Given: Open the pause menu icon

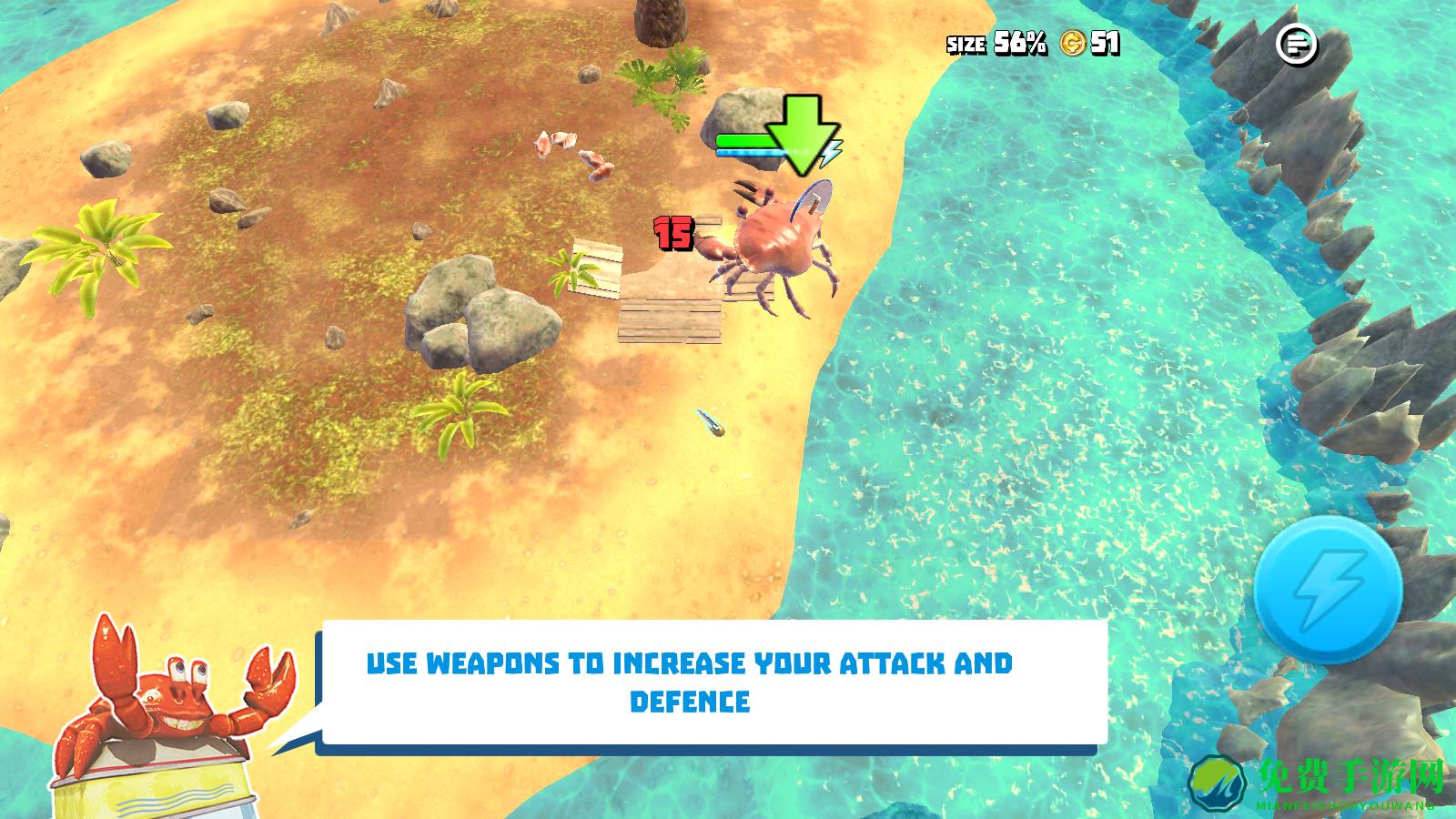Looking at the screenshot, I should pos(1297,43).
